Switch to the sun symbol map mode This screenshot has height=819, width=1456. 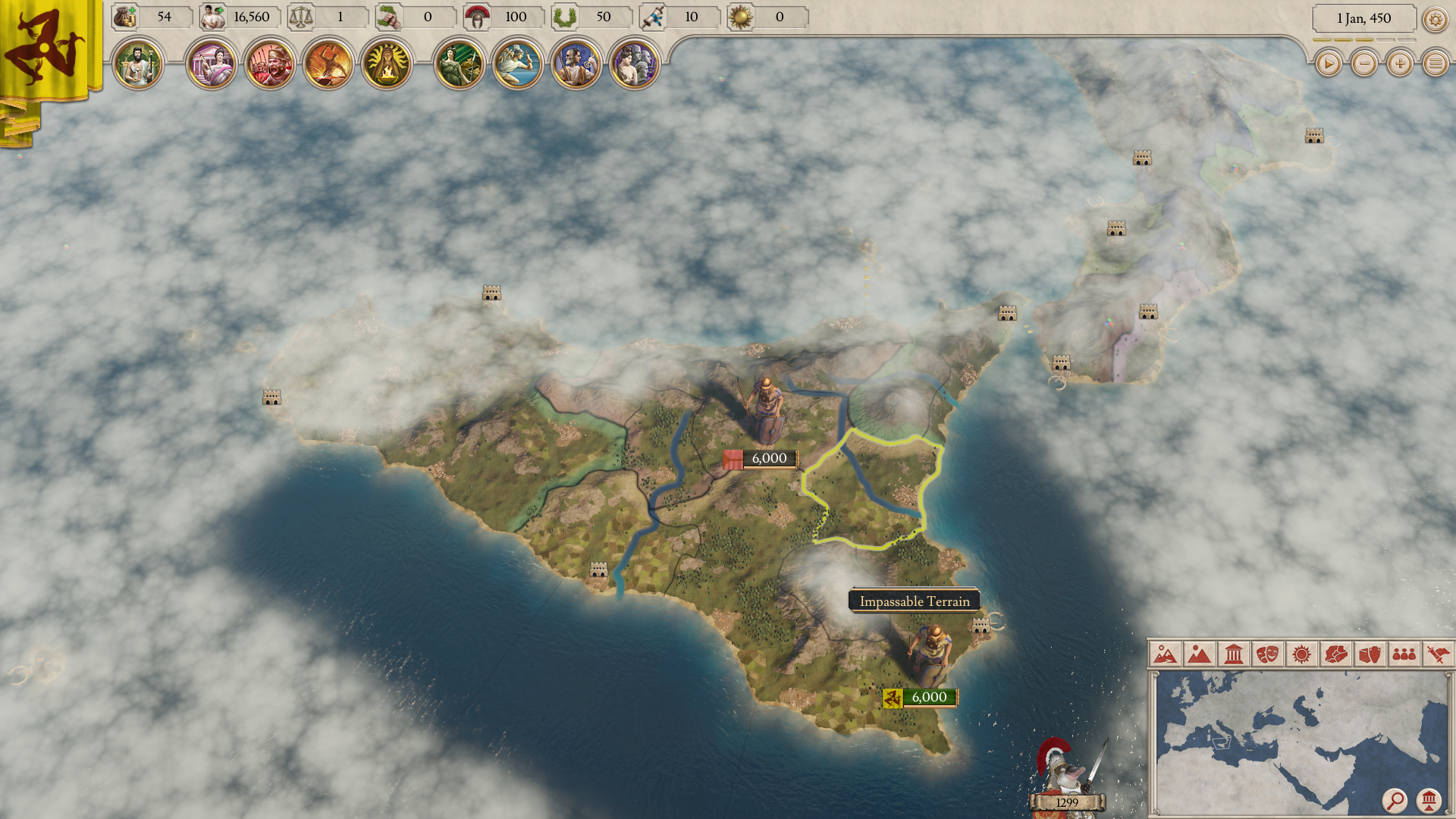(x=1301, y=654)
